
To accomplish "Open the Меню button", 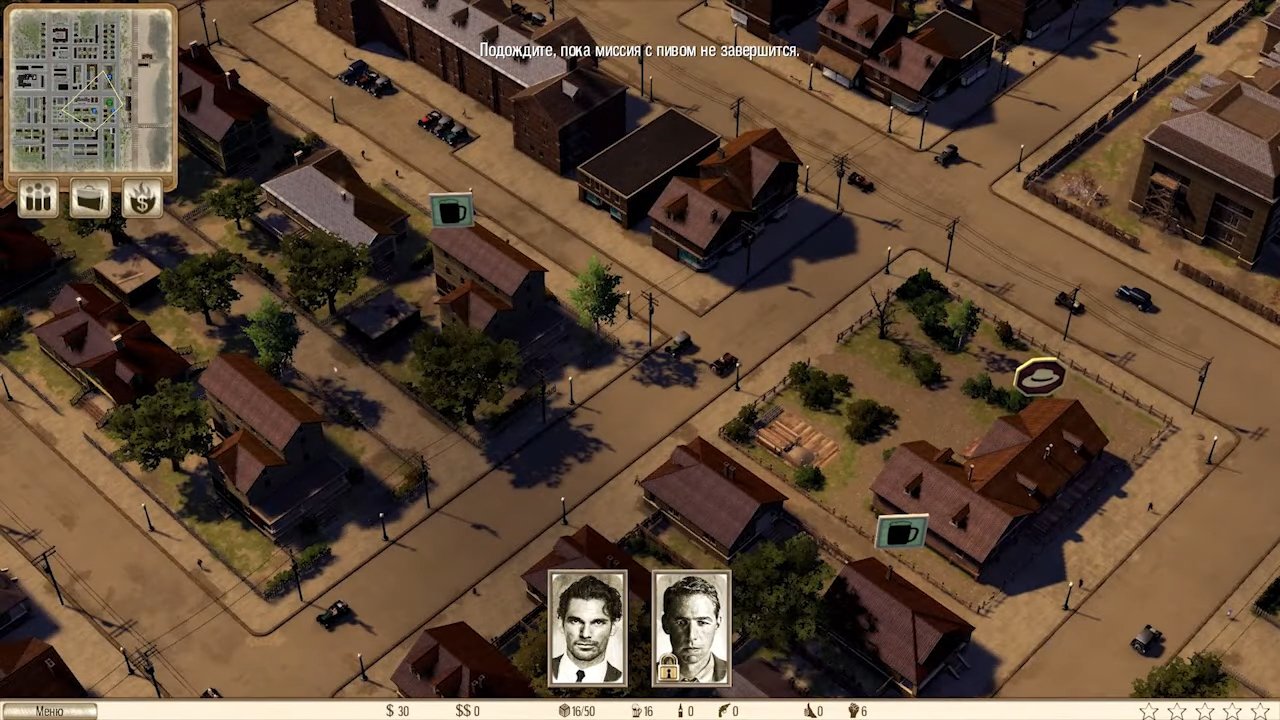I will [48, 711].
